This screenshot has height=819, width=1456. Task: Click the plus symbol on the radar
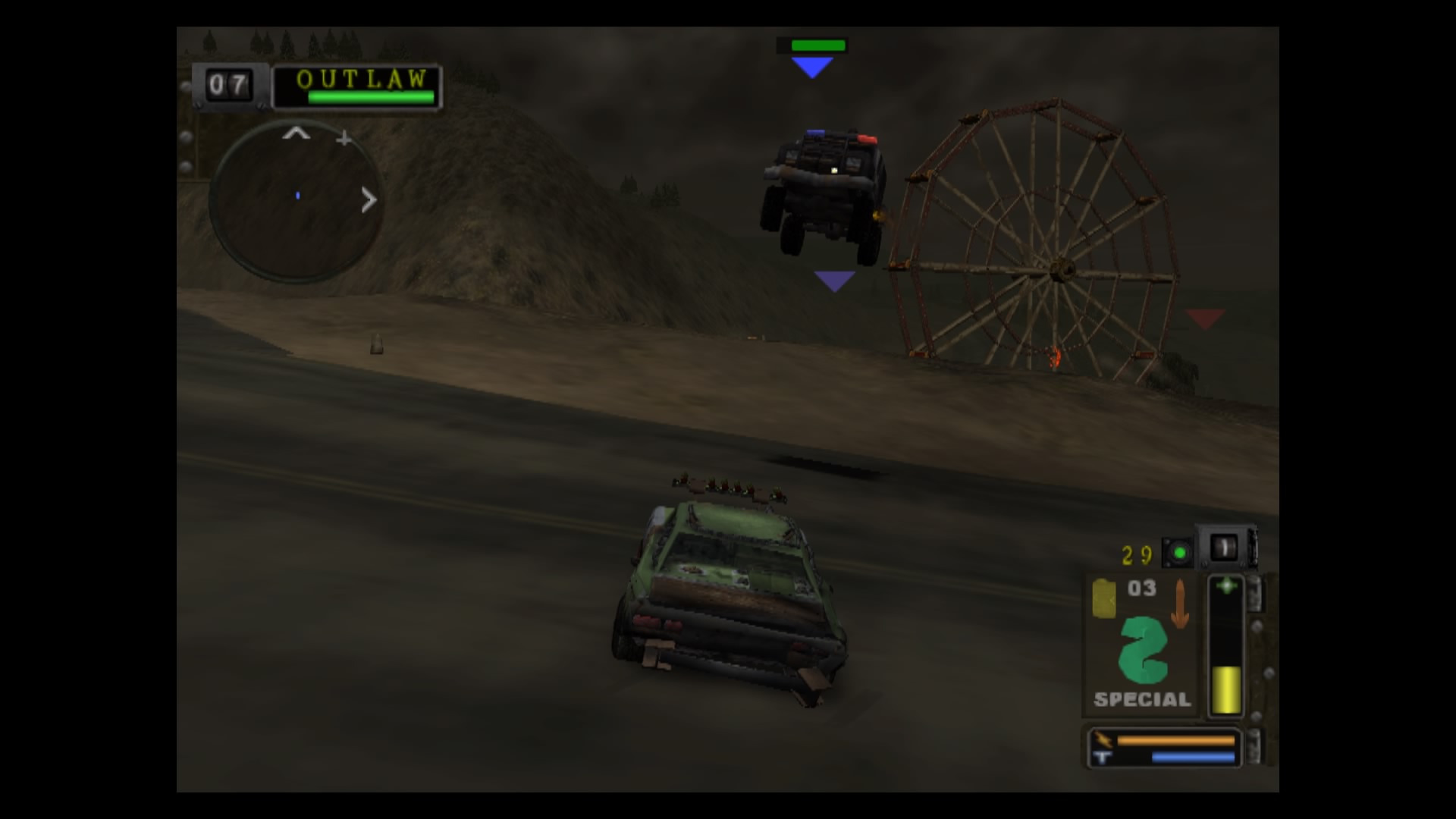pyautogui.click(x=344, y=139)
